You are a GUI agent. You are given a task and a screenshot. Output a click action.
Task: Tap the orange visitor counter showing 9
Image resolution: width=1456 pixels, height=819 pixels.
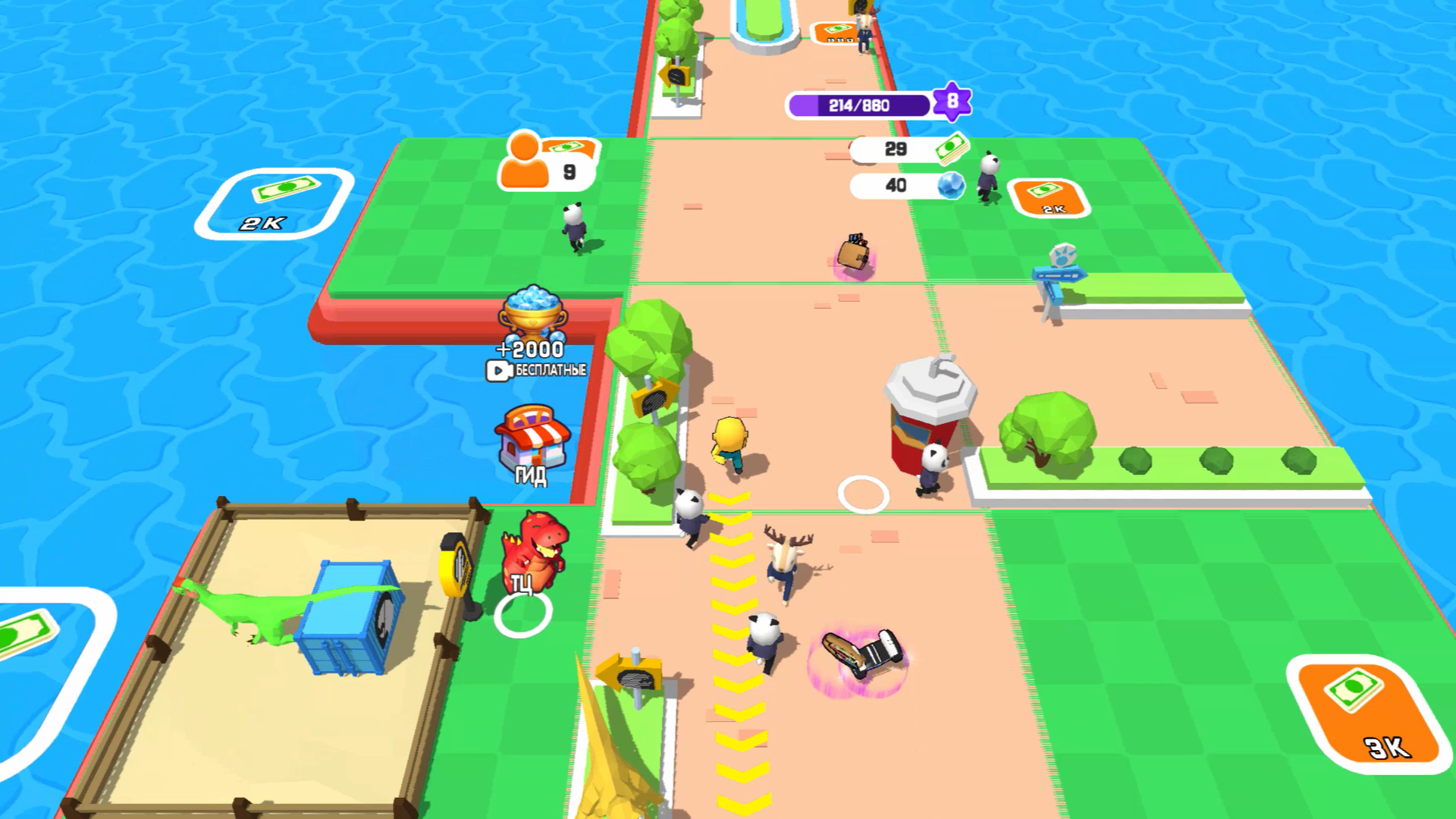coord(544,163)
